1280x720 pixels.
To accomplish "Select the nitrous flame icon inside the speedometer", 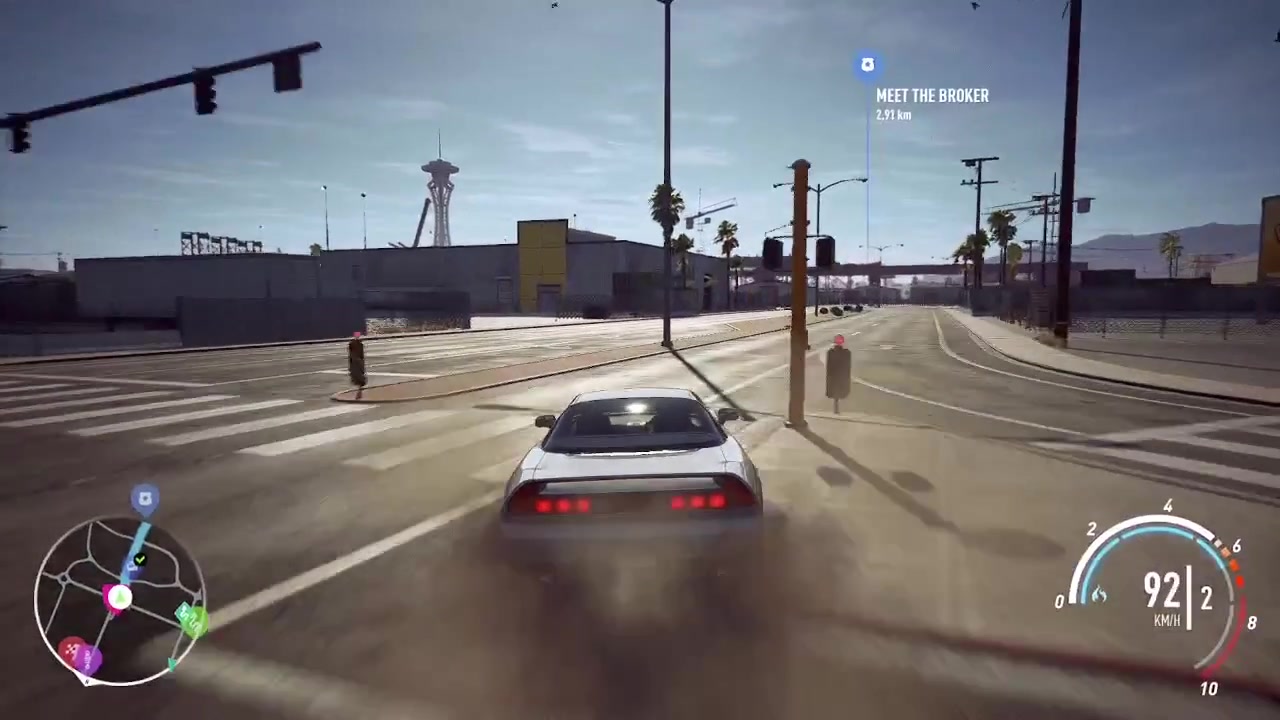I will tap(1099, 593).
